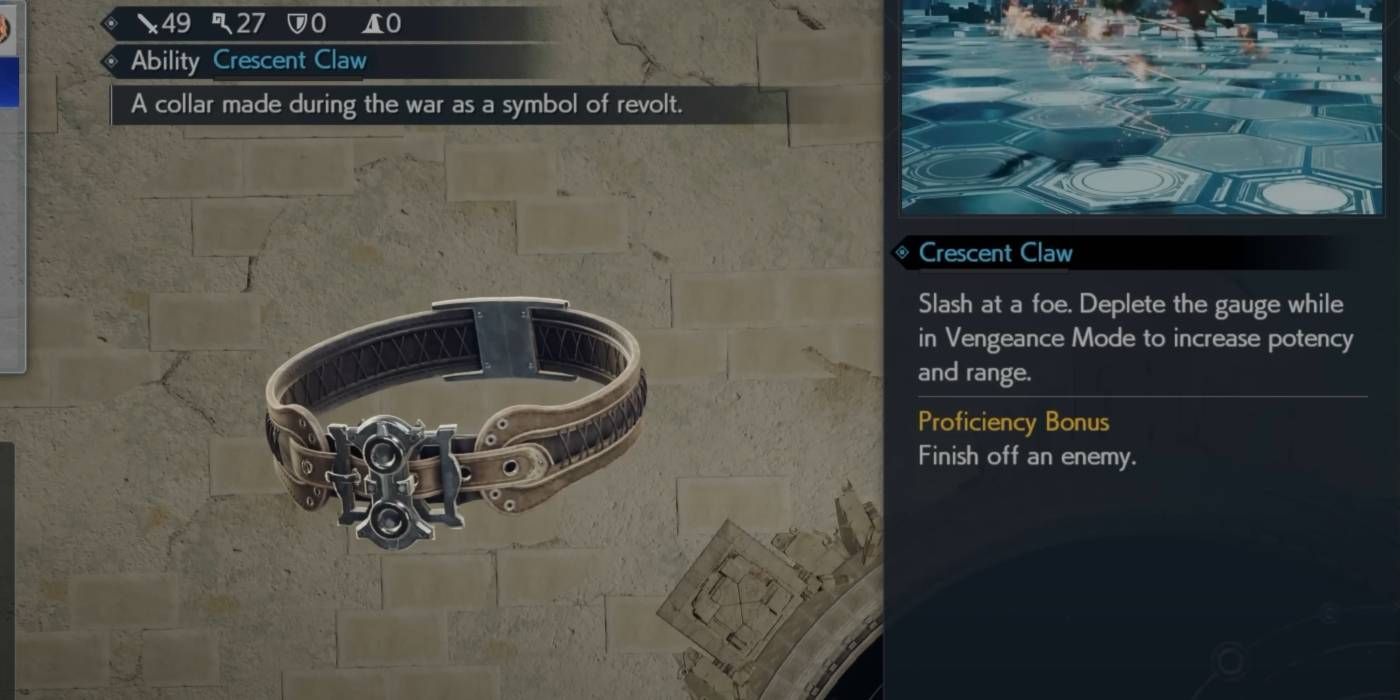
Task: Open the ability preview video thumbnail
Action: [x=1140, y=105]
